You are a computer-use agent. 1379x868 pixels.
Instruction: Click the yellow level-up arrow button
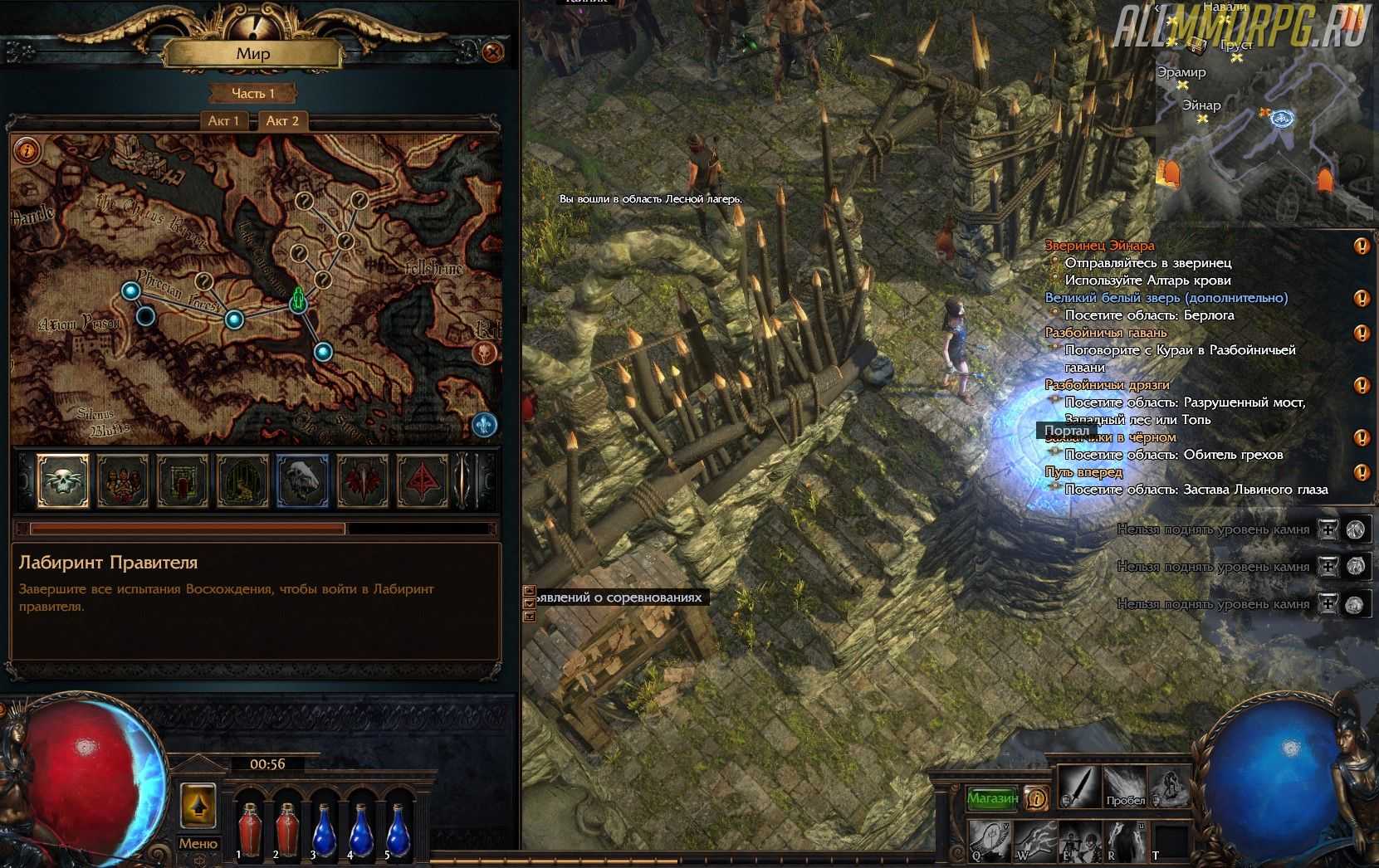(x=198, y=805)
